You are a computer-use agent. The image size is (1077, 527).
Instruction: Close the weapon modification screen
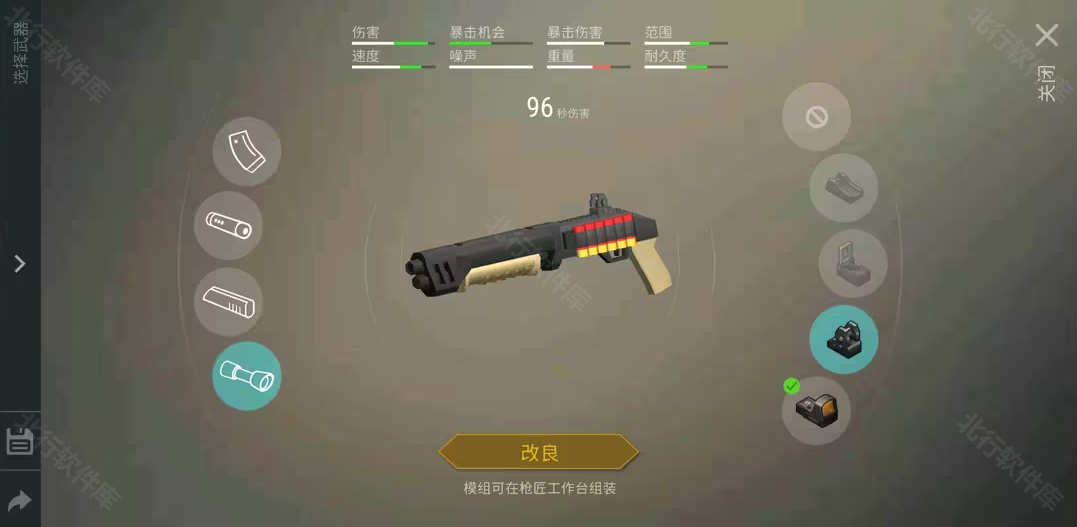click(x=1046, y=36)
